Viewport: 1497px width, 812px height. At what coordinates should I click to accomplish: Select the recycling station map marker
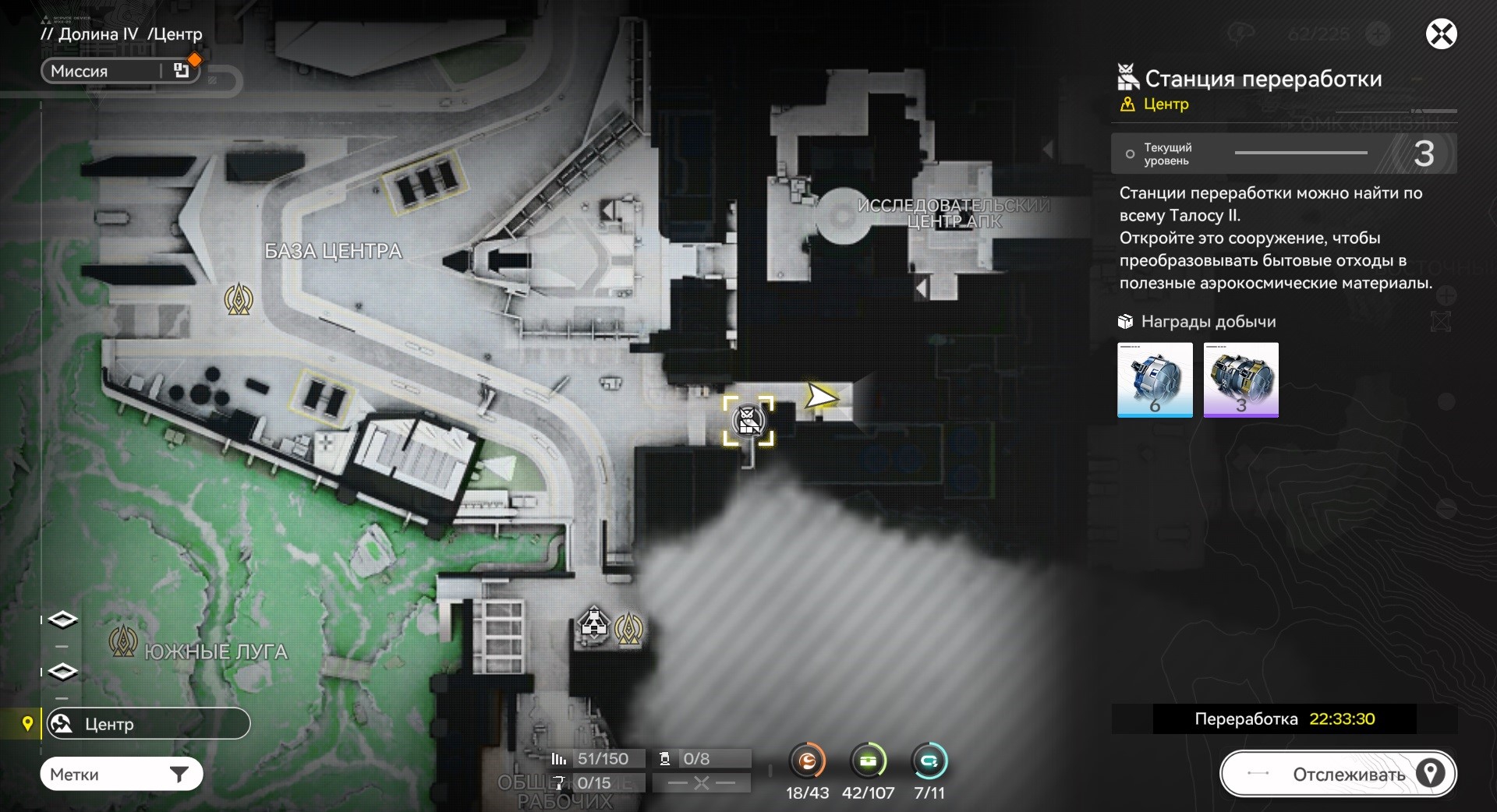(748, 421)
